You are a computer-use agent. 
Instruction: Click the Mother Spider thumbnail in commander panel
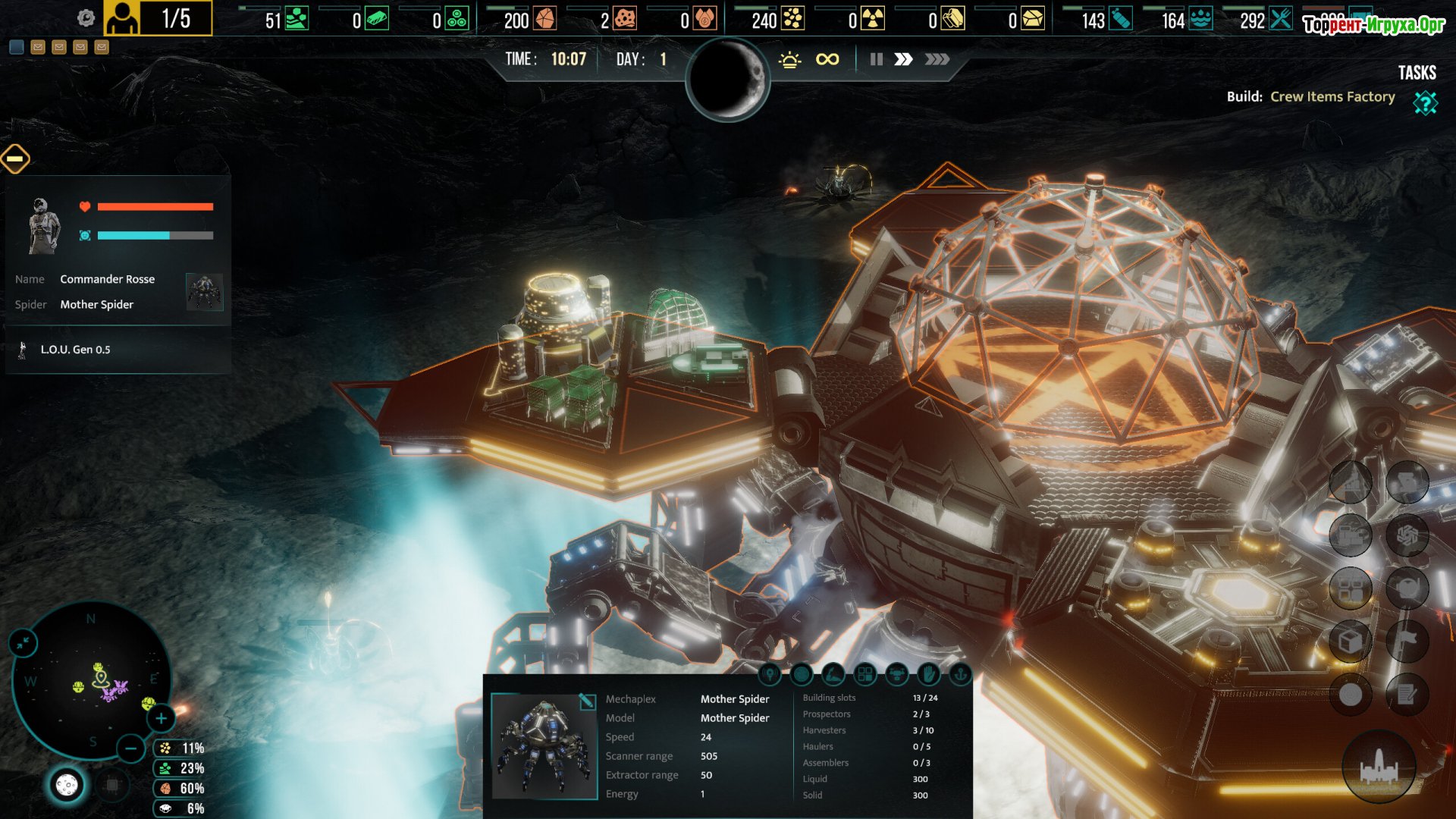pos(204,292)
